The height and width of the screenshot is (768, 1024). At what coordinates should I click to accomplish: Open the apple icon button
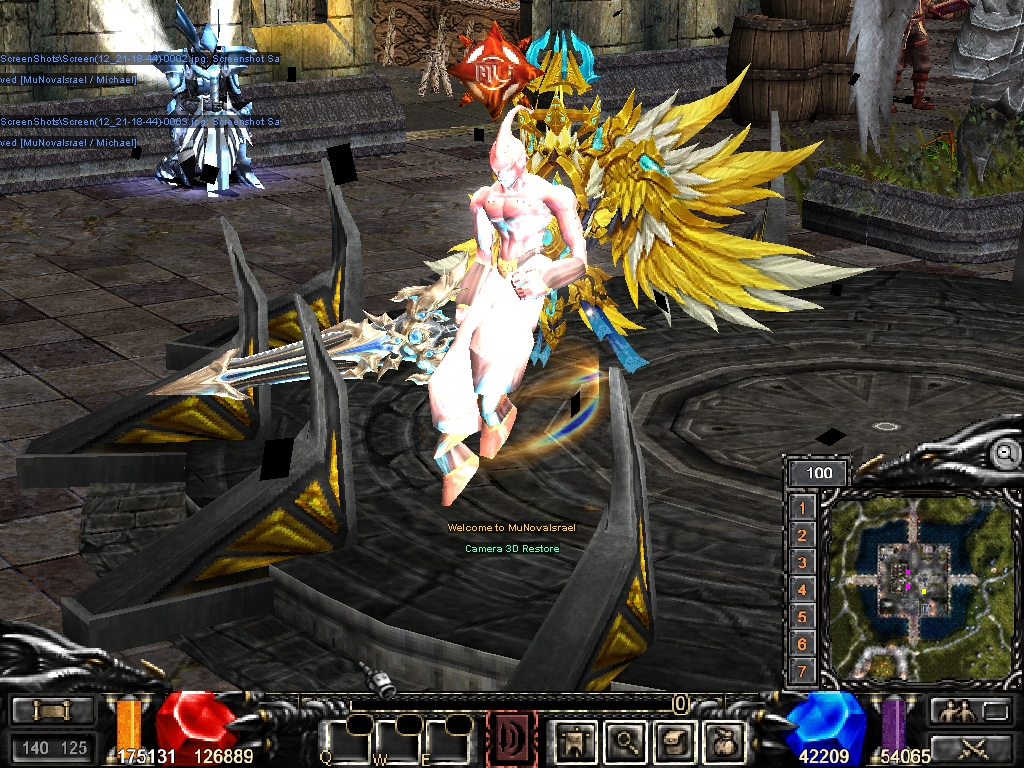tap(723, 741)
